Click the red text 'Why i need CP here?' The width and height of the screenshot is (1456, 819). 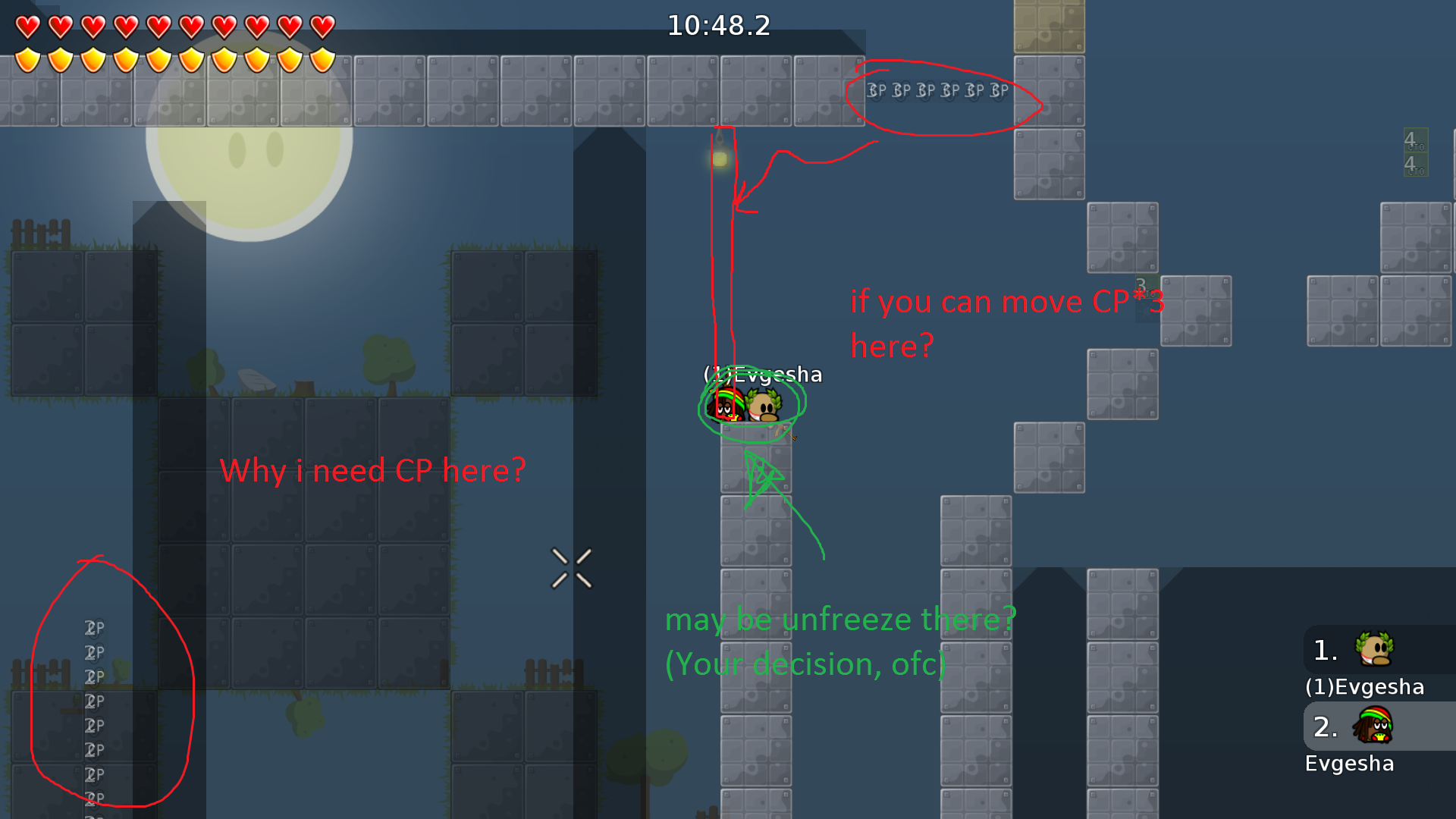373,470
